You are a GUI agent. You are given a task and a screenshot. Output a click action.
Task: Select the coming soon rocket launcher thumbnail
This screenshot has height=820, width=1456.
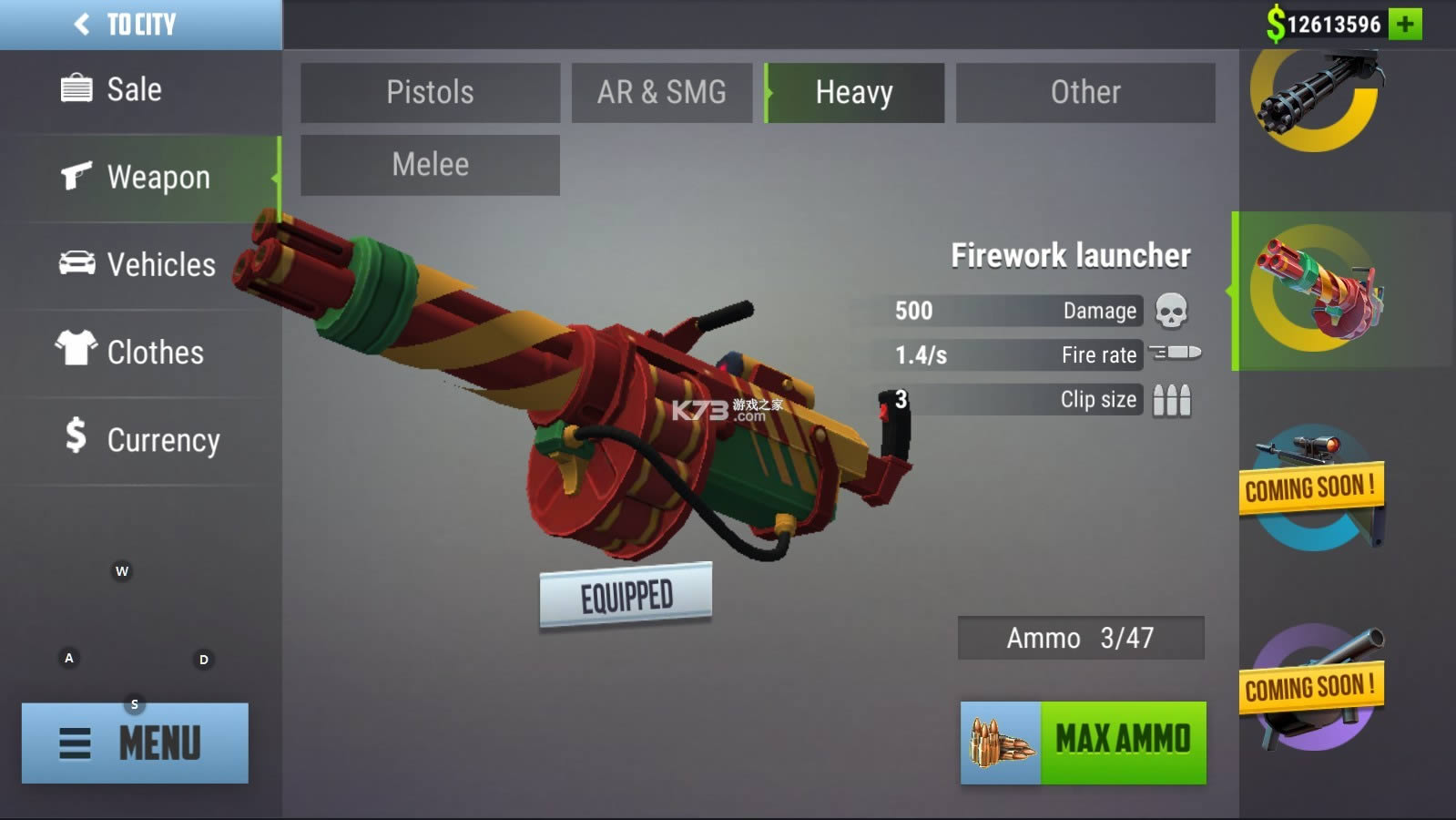tap(1313, 688)
